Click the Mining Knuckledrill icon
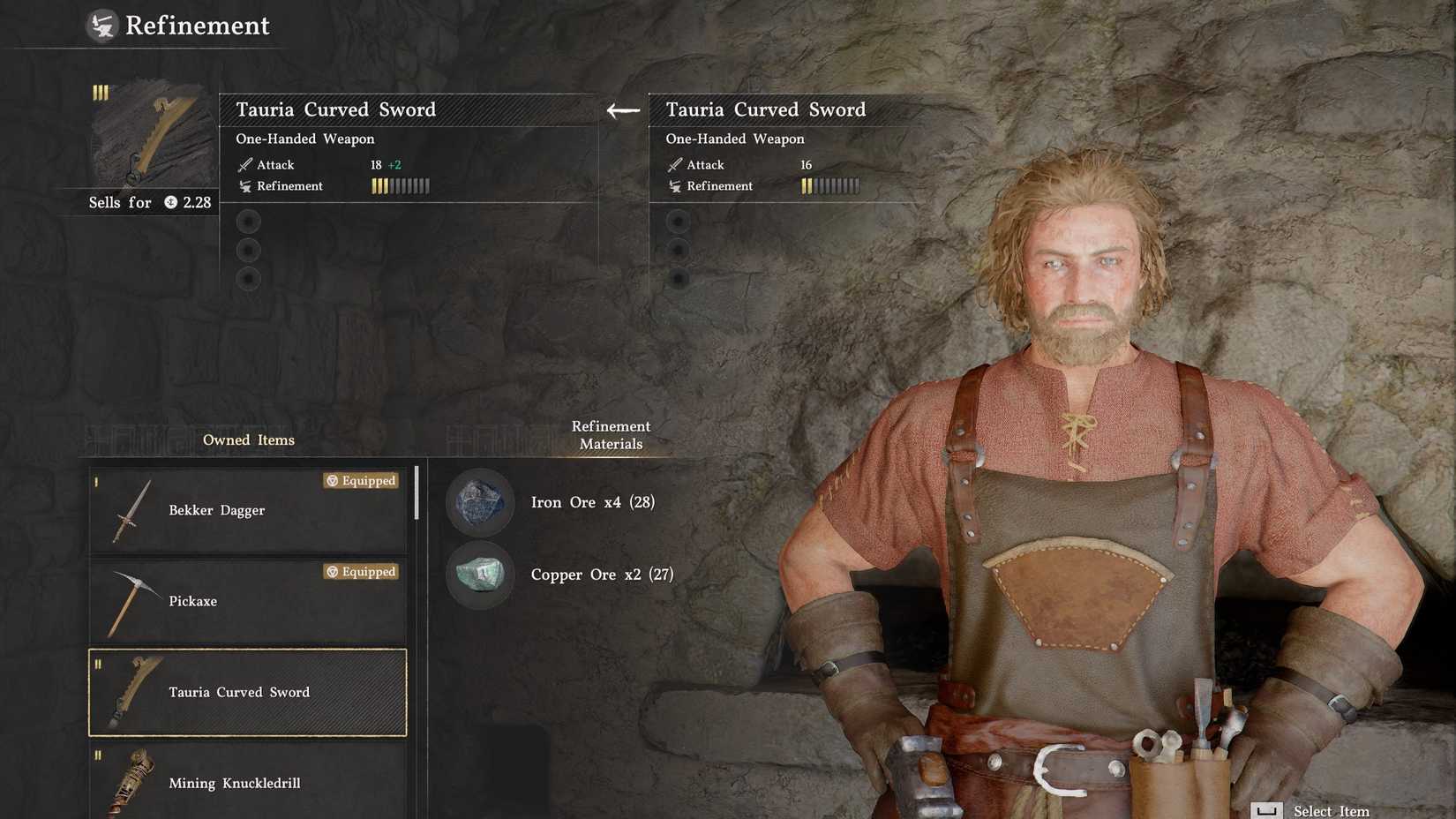Viewport: 1456px width, 819px height. (x=134, y=782)
